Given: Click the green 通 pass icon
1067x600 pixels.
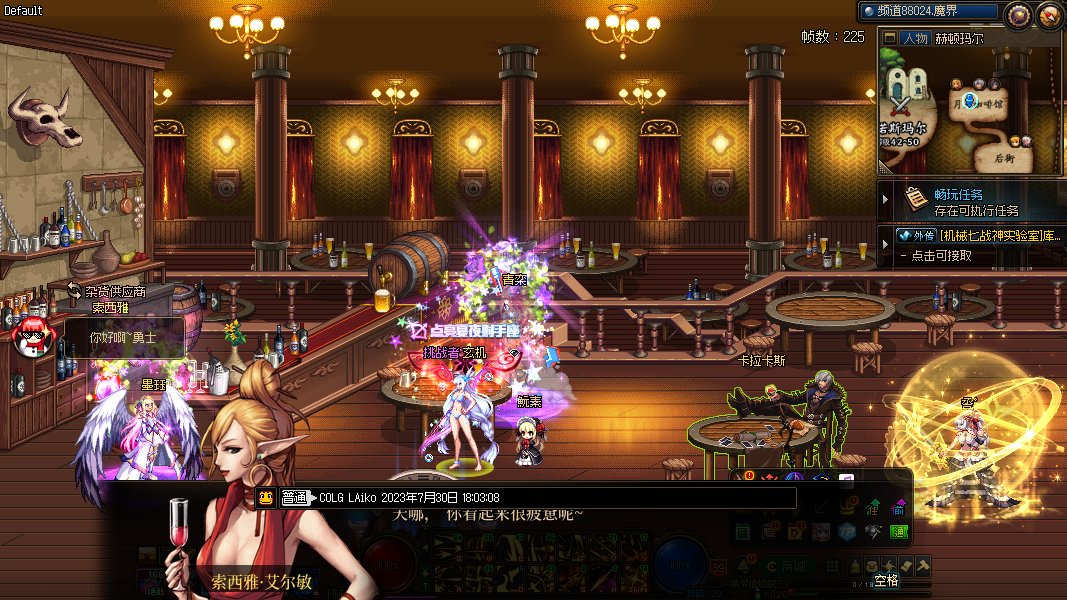Looking at the screenshot, I should (899, 532).
